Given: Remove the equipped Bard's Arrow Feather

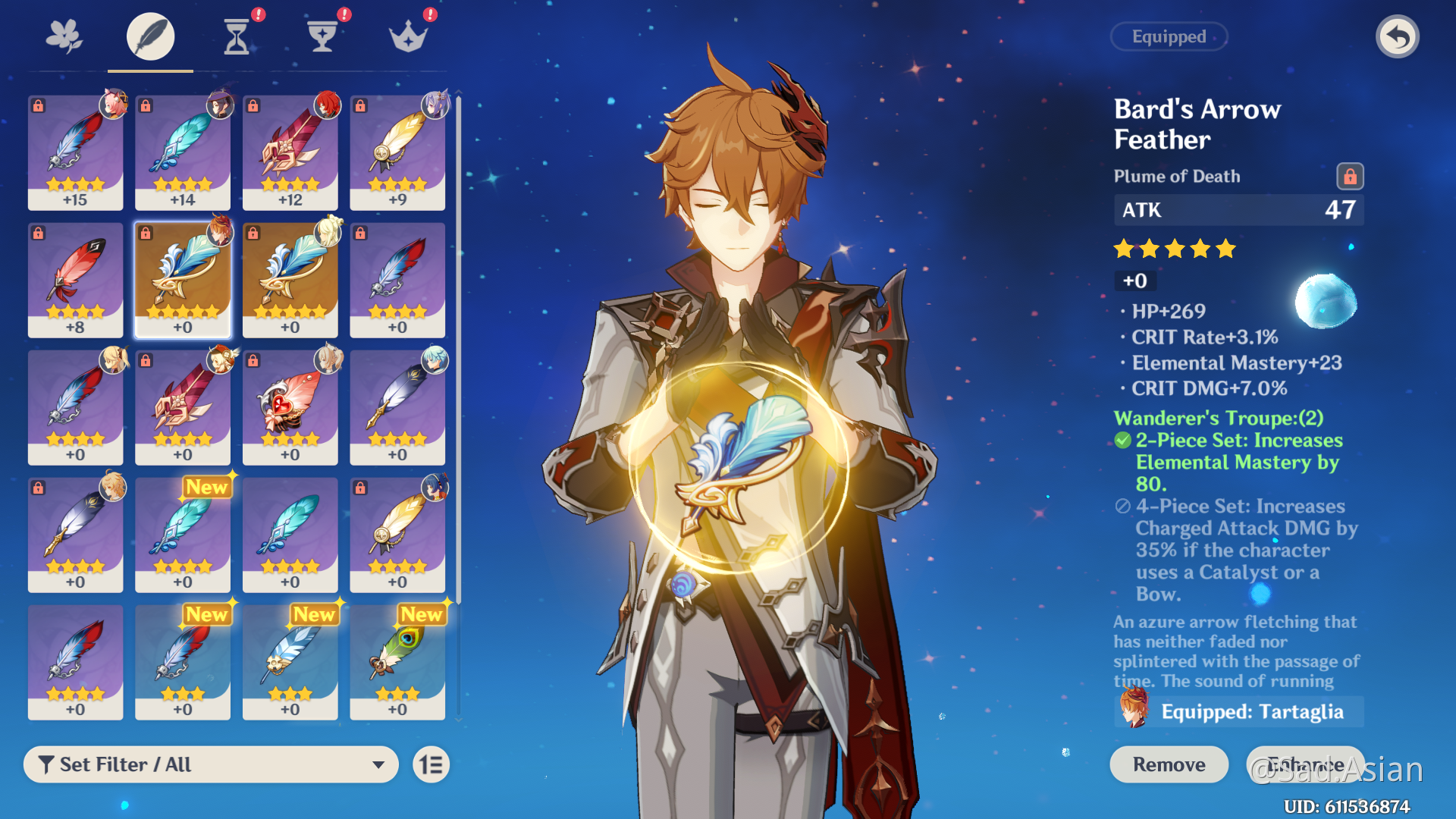Looking at the screenshot, I should tap(1169, 764).
